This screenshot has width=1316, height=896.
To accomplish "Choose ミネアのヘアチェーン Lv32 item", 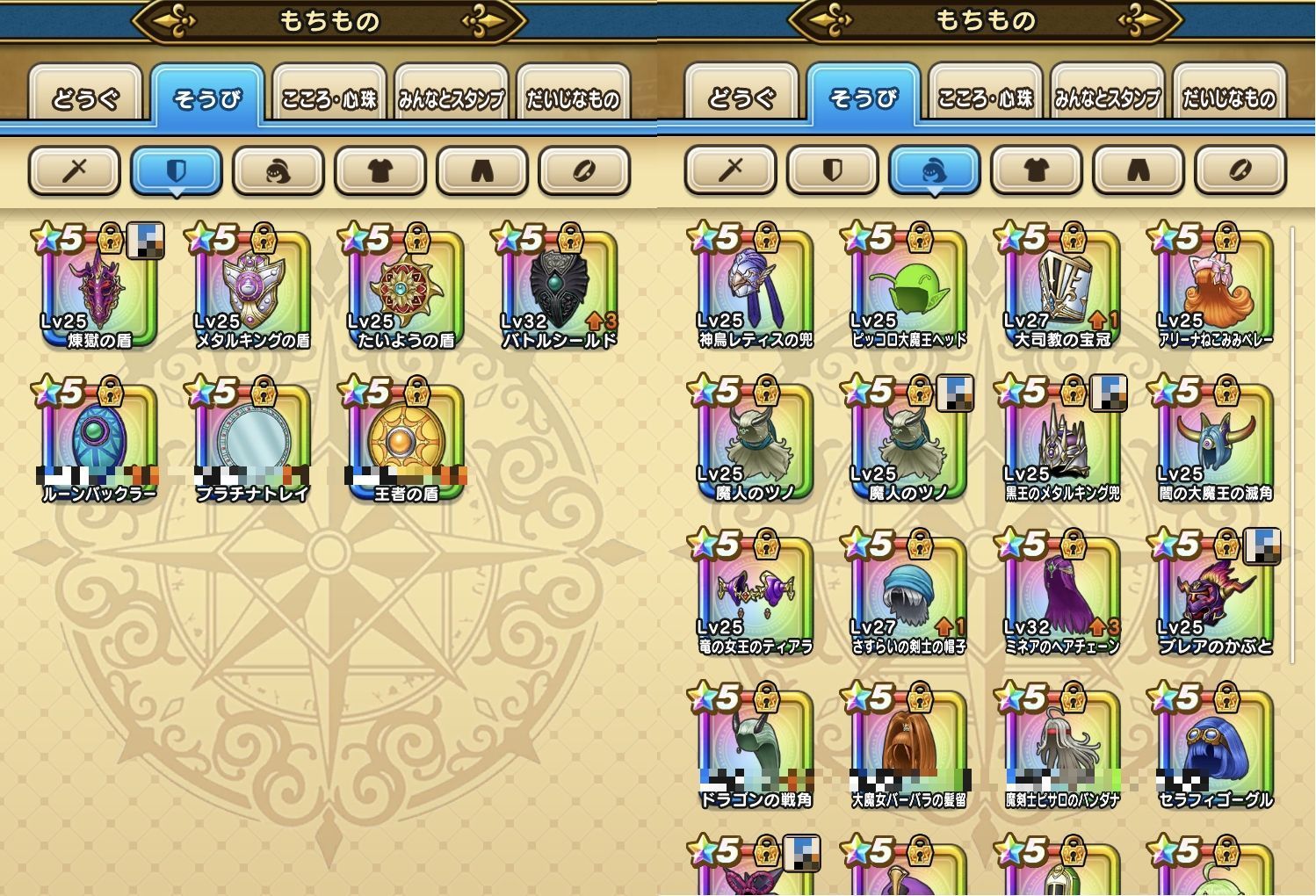I will tap(1062, 596).
